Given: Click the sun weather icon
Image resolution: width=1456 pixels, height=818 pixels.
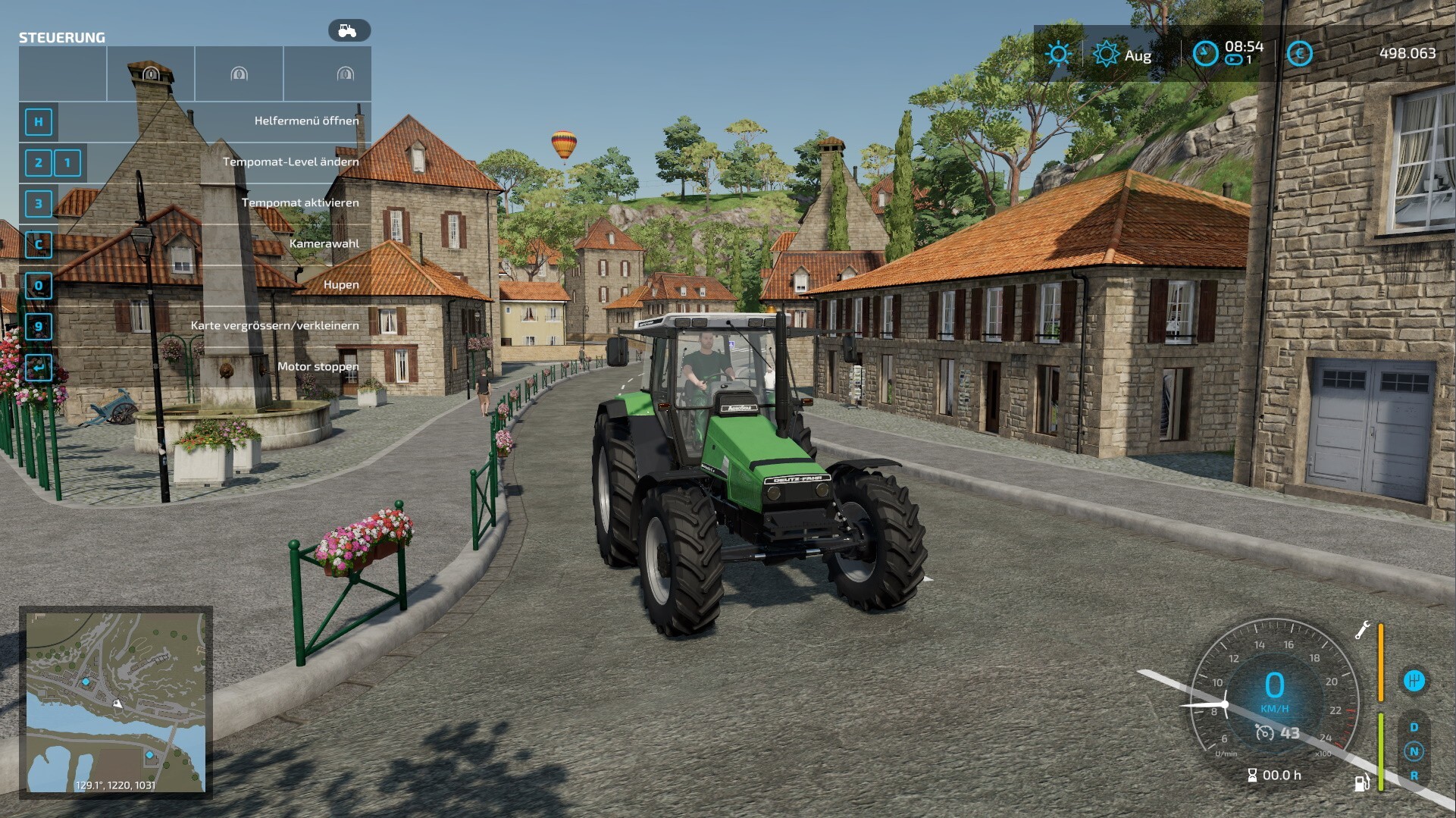Looking at the screenshot, I should pyautogui.click(x=1058, y=54).
